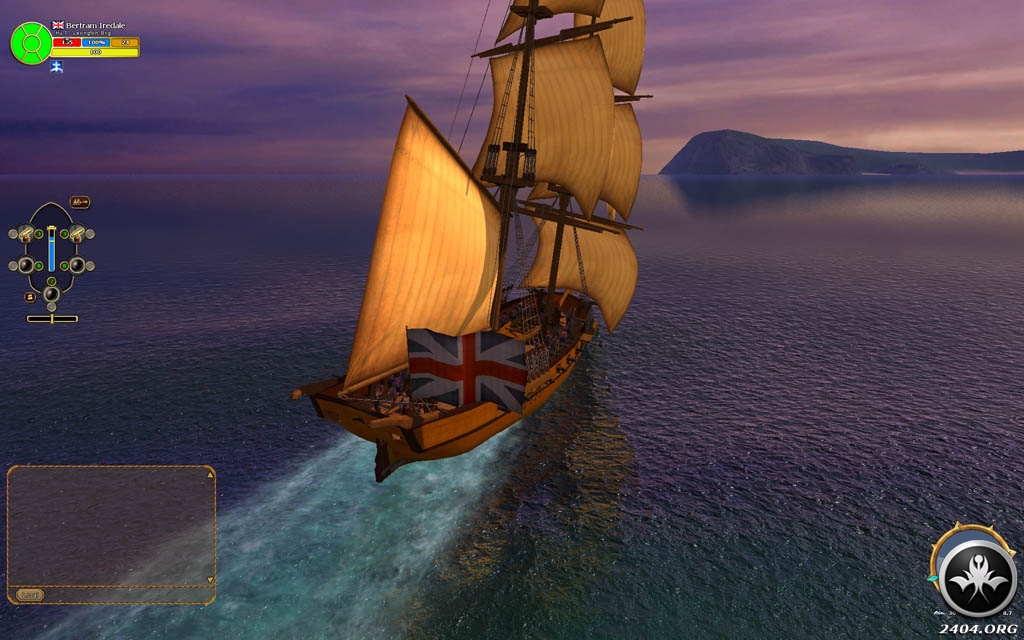Select the port-side swivel gun battery
This screenshot has width=1024, height=640.
[25, 234]
